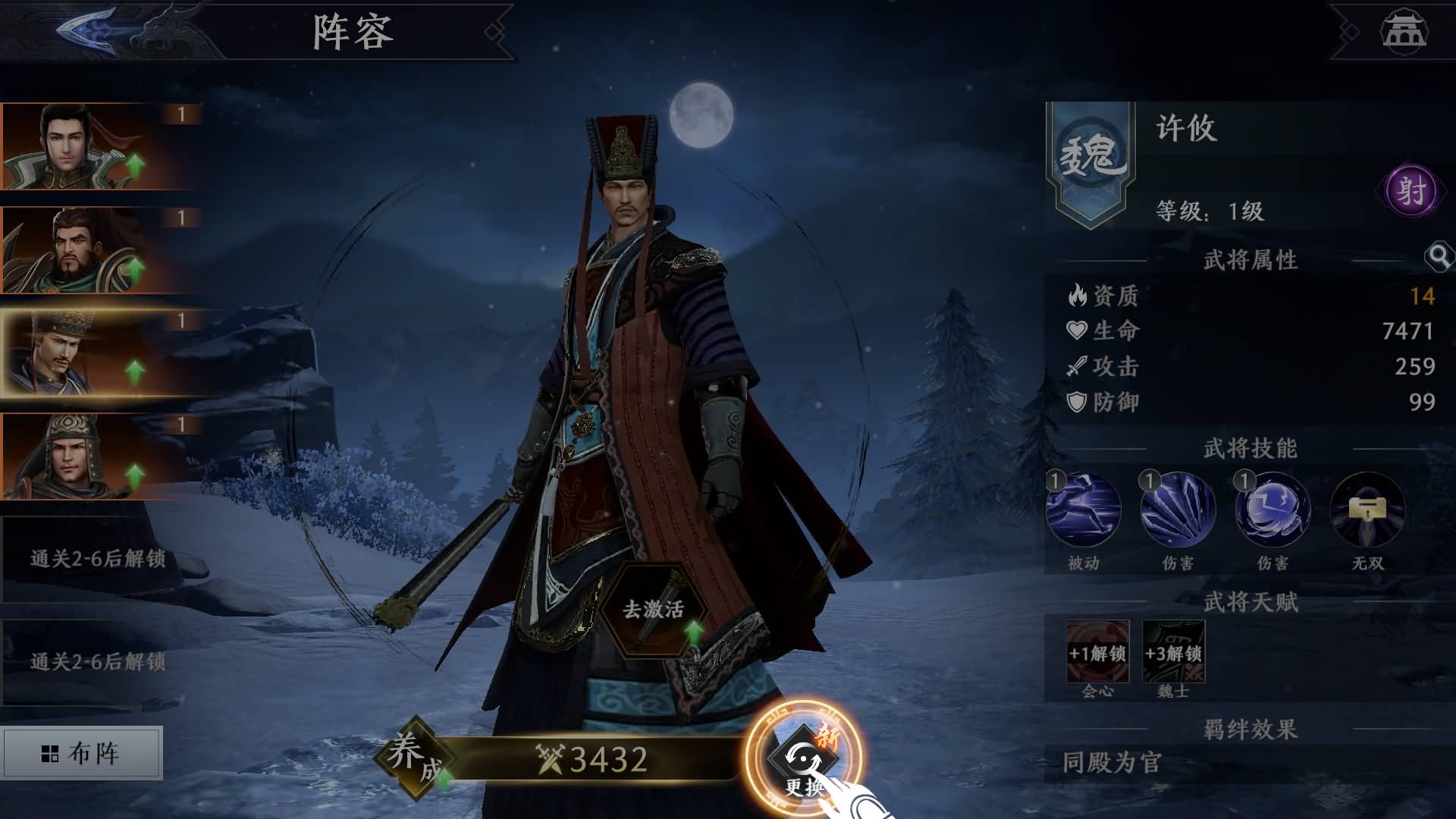Click the back arrow at top left

pyautogui.click(x=87, y=30)
